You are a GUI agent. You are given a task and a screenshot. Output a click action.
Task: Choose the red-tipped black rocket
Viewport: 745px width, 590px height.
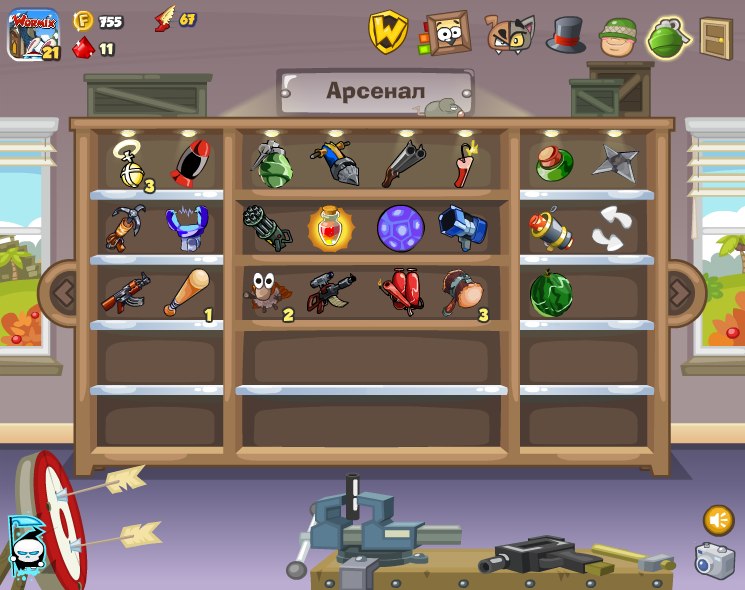coord(190,164)
